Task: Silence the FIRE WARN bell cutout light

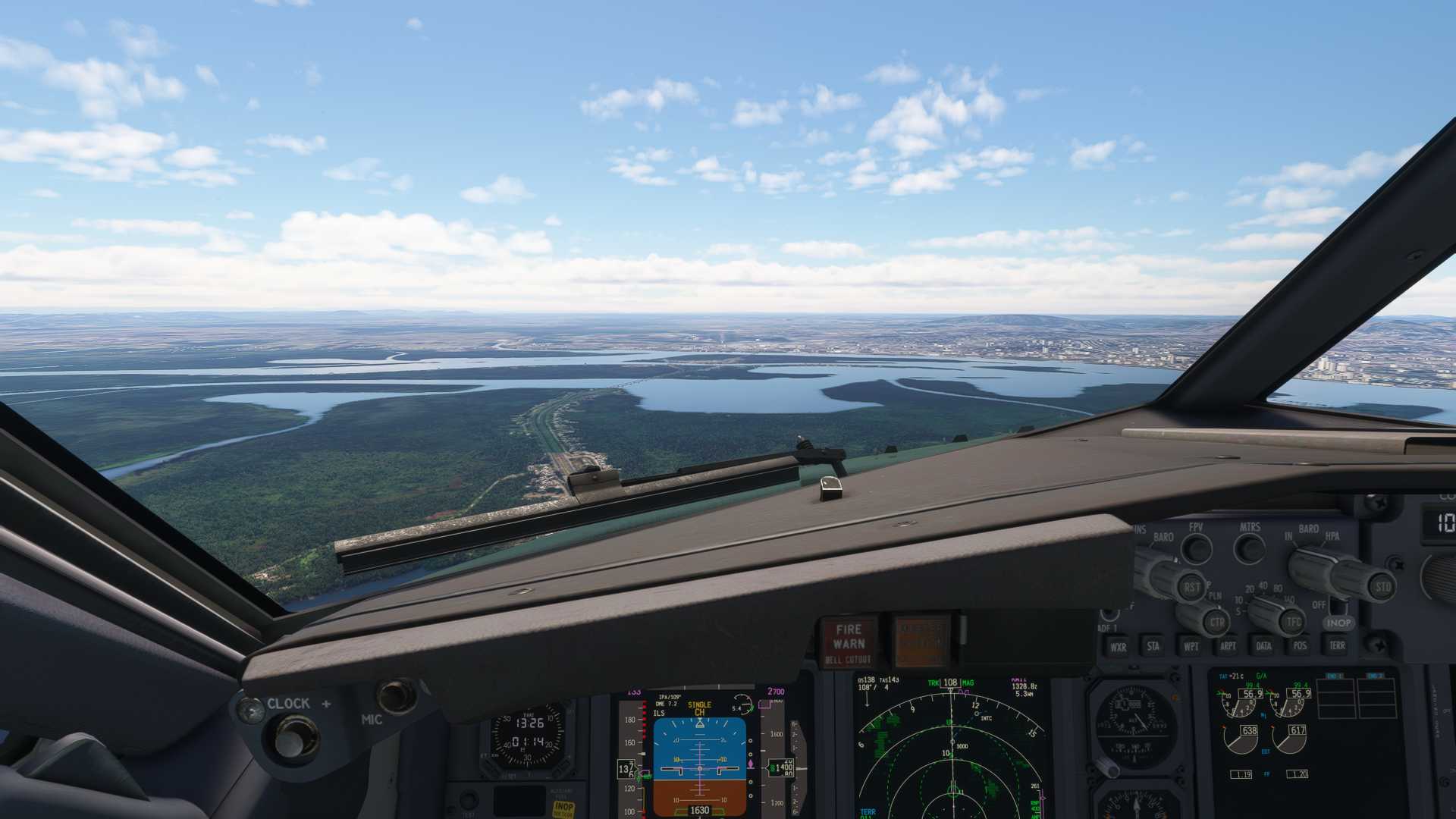Action: 849,642
